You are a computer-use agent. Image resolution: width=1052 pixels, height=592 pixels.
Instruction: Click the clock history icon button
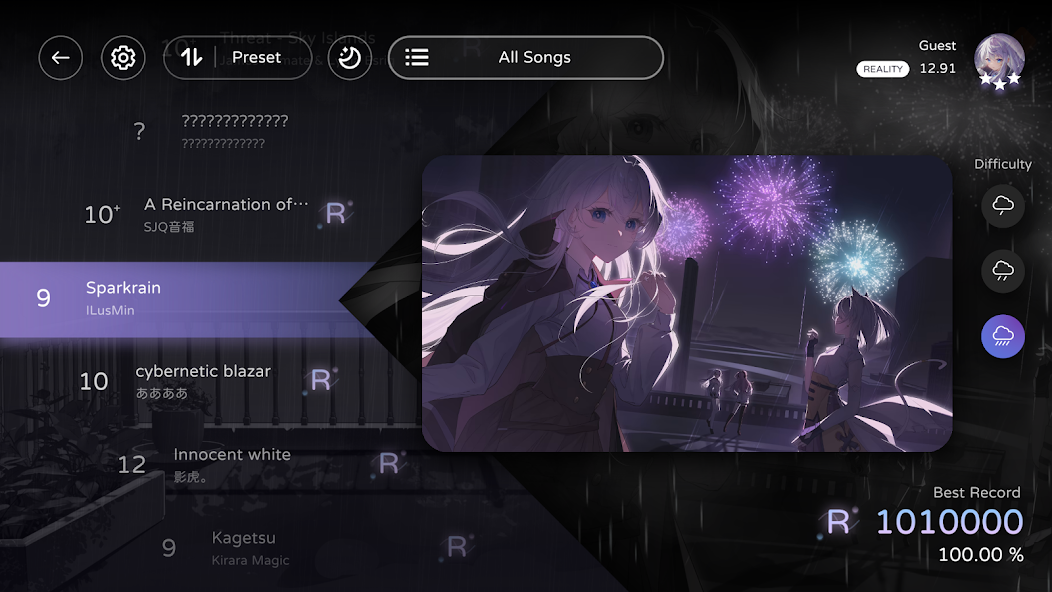(x=349, y=58)
